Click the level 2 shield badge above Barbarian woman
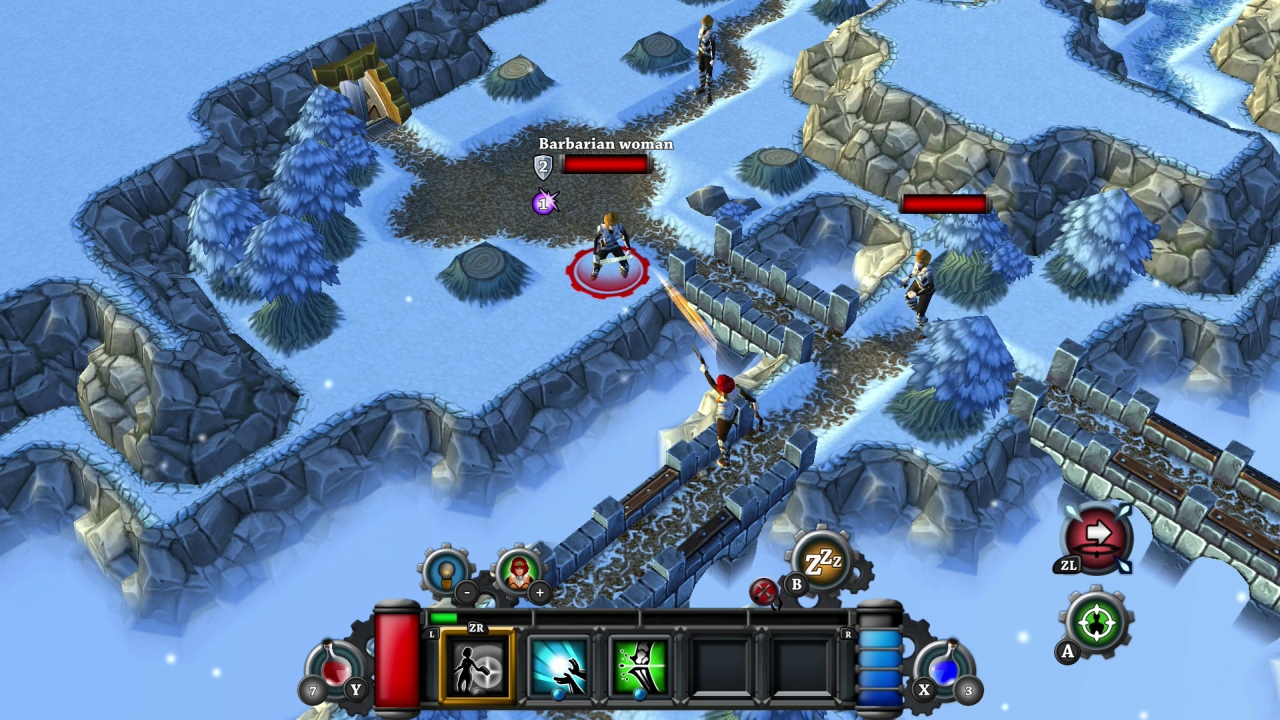The height and width of the screenshot is (720, 1280). coord(541,167)
